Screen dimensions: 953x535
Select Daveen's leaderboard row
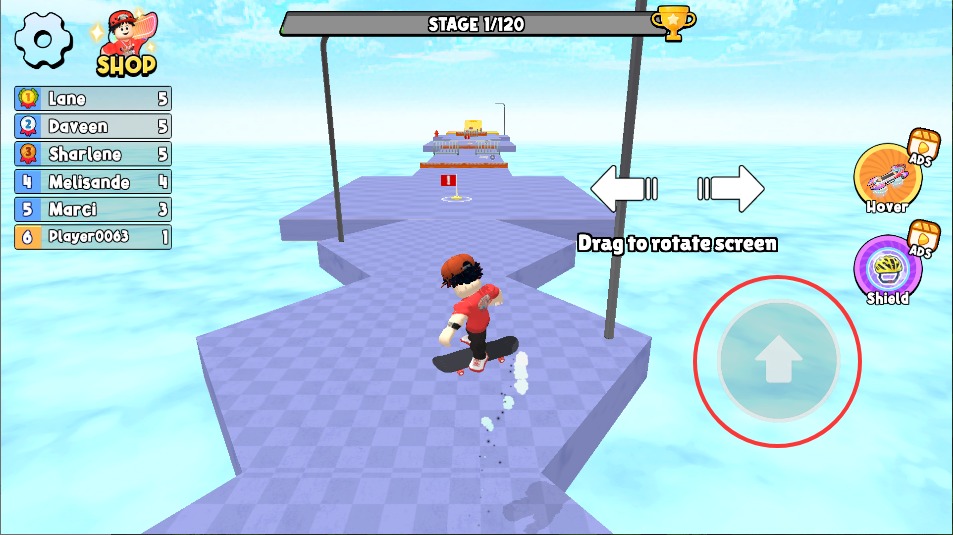[92, 126]
